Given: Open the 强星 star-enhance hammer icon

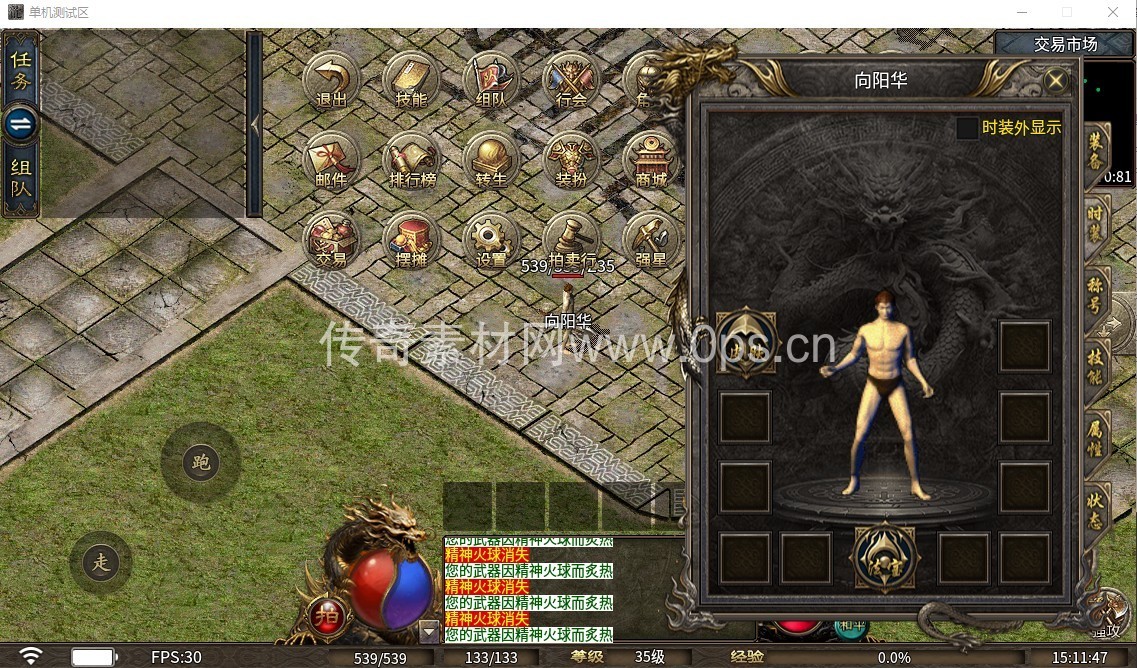Looking at the screenshot, I should click(651, 240).
